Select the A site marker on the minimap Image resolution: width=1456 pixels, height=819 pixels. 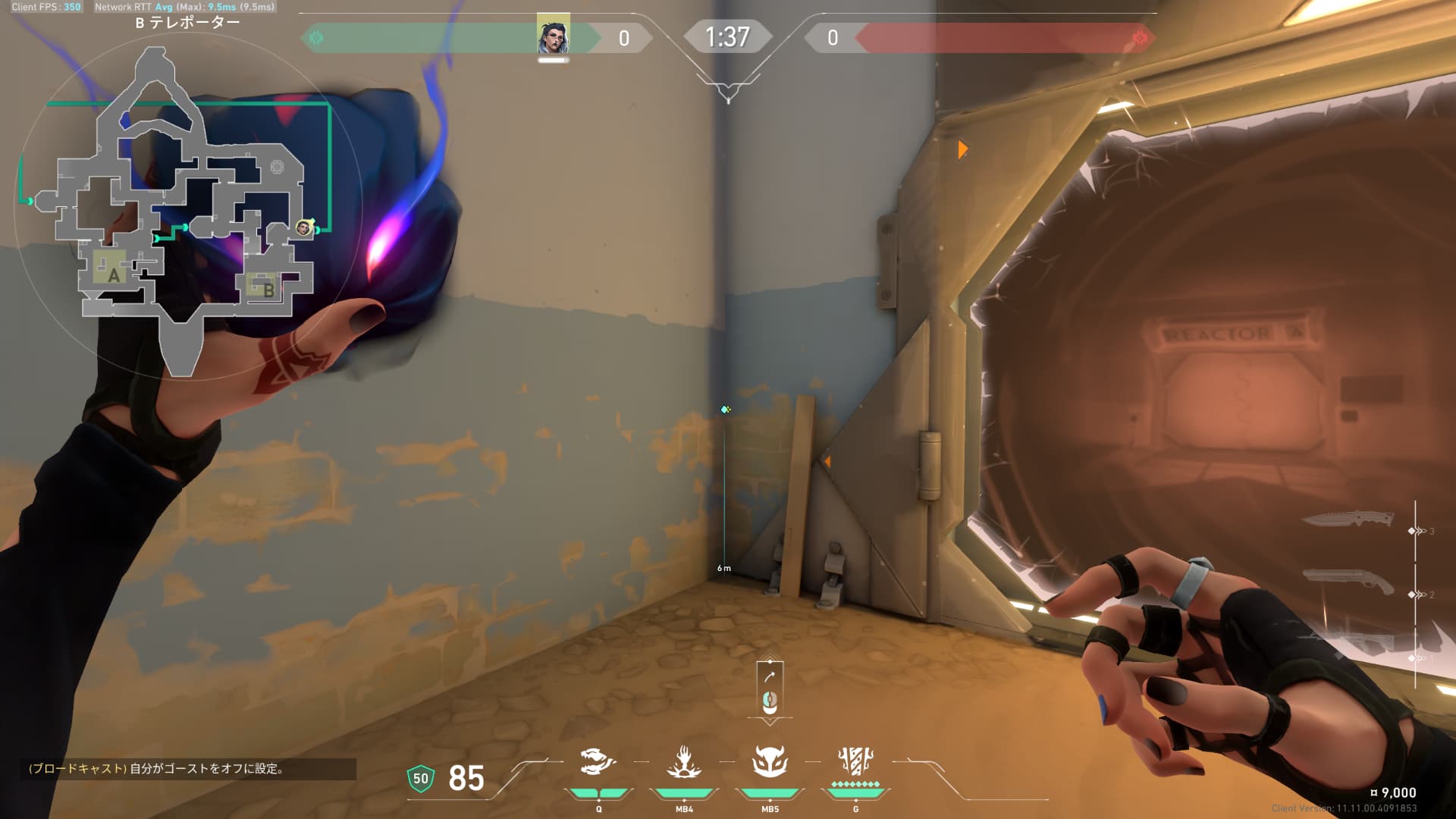pyautogui.click(x=113, y=275)
